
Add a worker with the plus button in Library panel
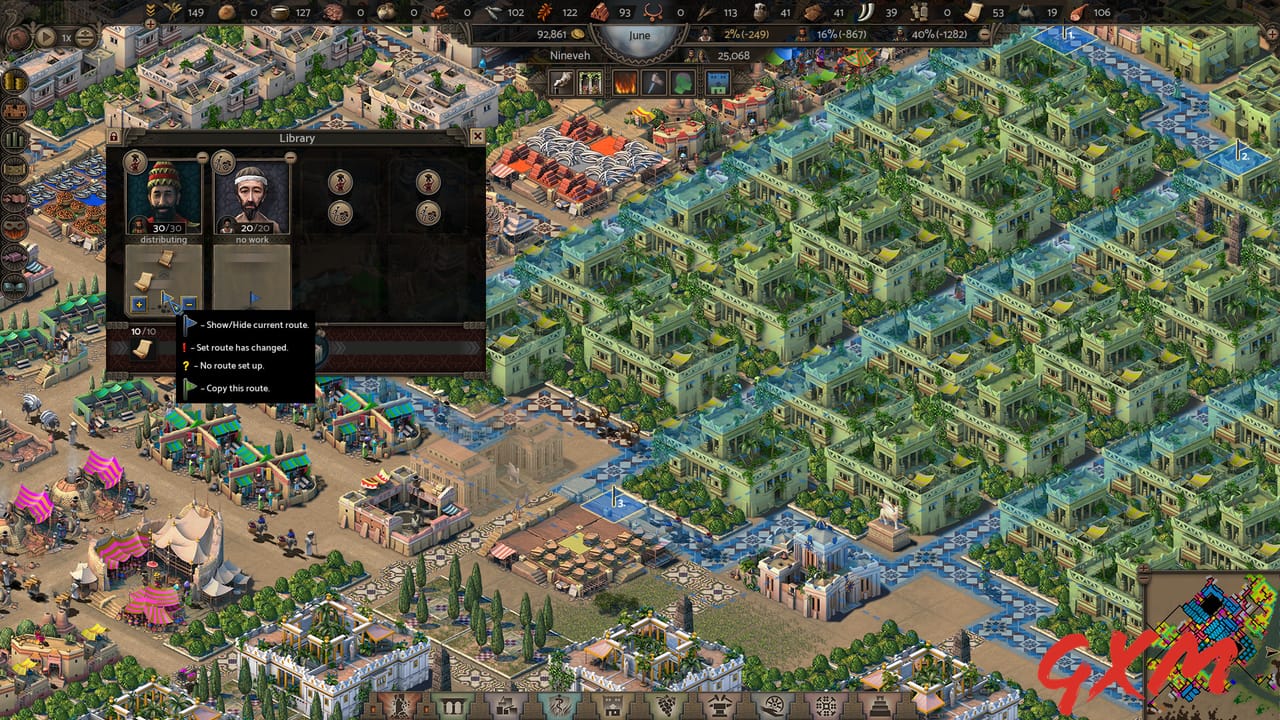pyautogui.click(x=138, y=303)
